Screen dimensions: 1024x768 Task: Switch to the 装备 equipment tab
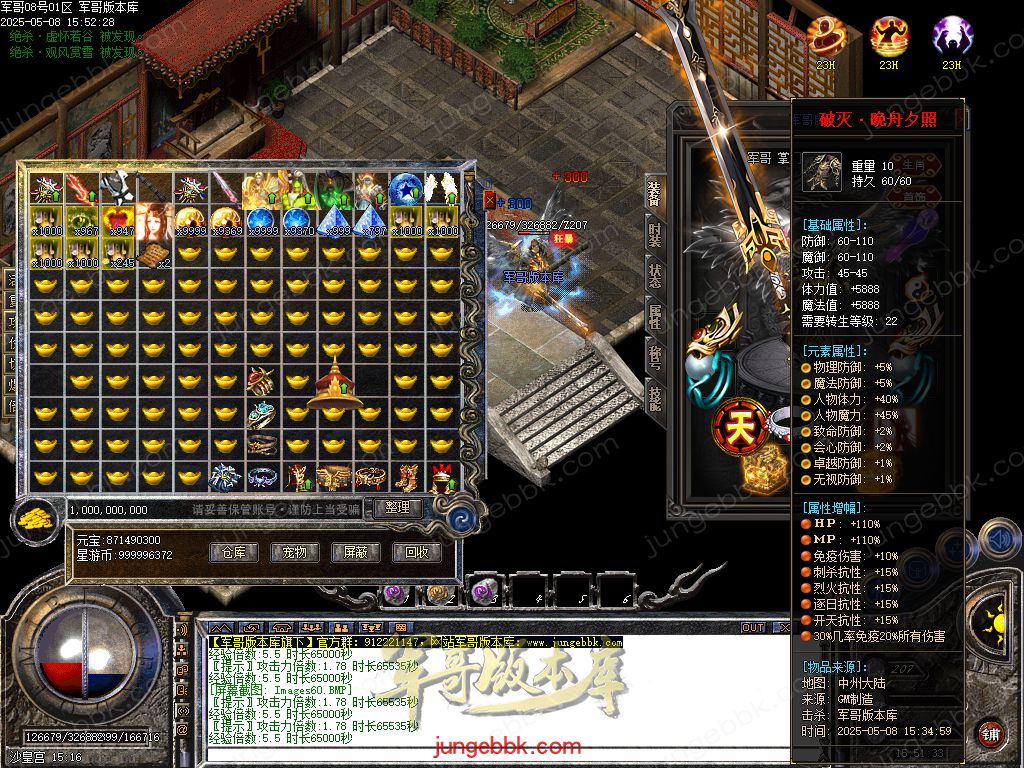(654, 194)
